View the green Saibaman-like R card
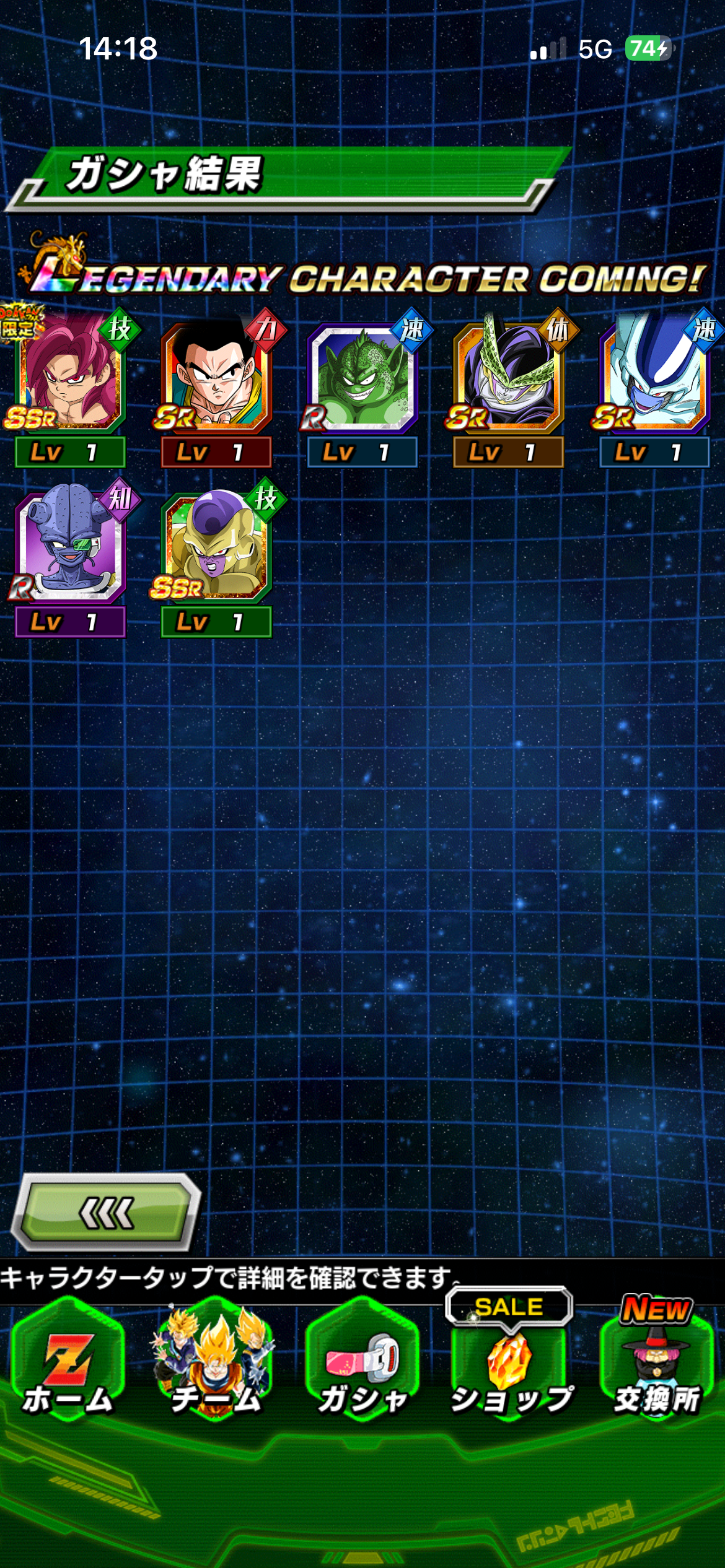The height and width of the screenshot is (1568, 725). pyautogui.click(x=362, y=379)
